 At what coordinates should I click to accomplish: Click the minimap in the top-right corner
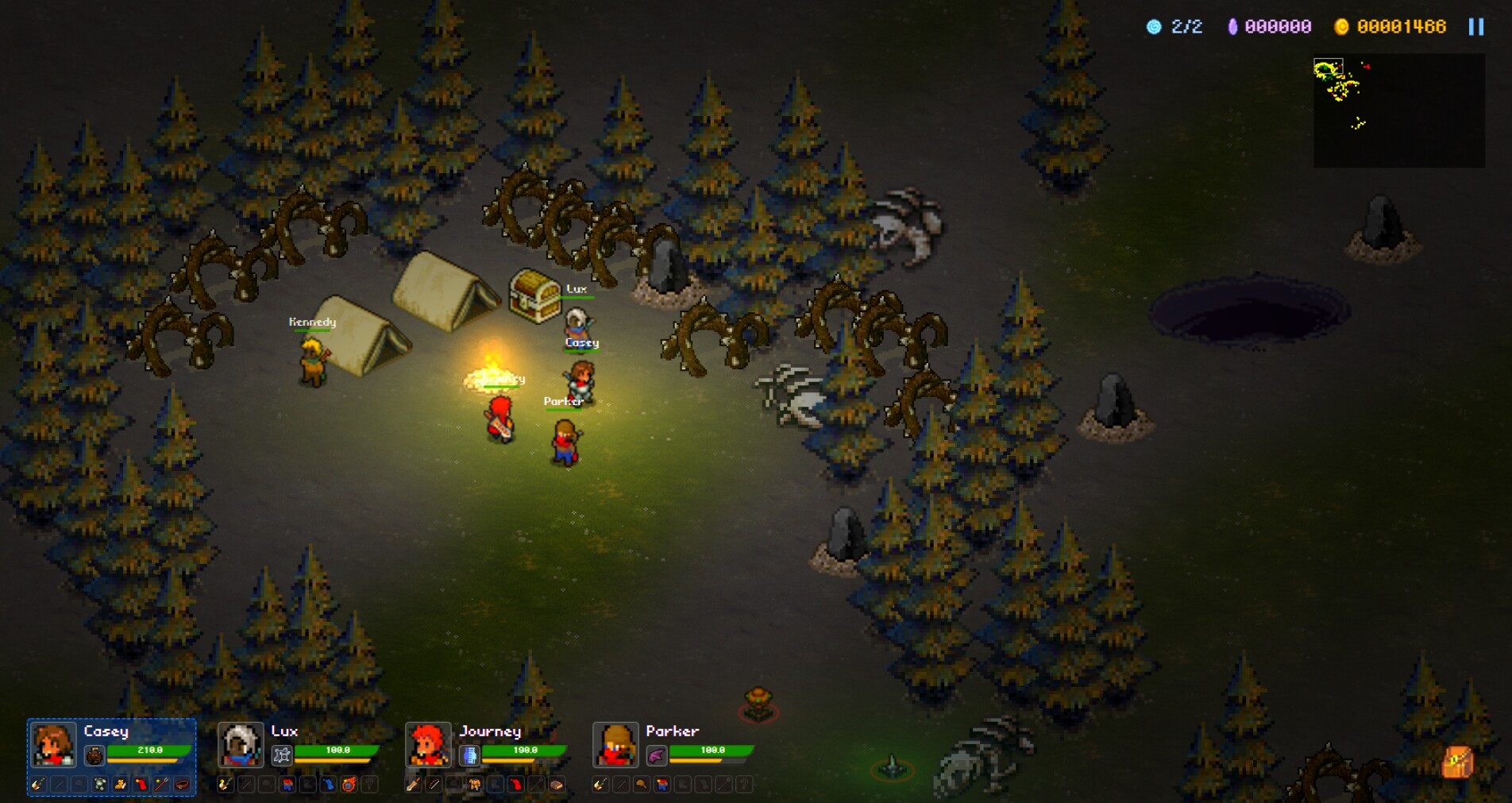[1400, 109]
